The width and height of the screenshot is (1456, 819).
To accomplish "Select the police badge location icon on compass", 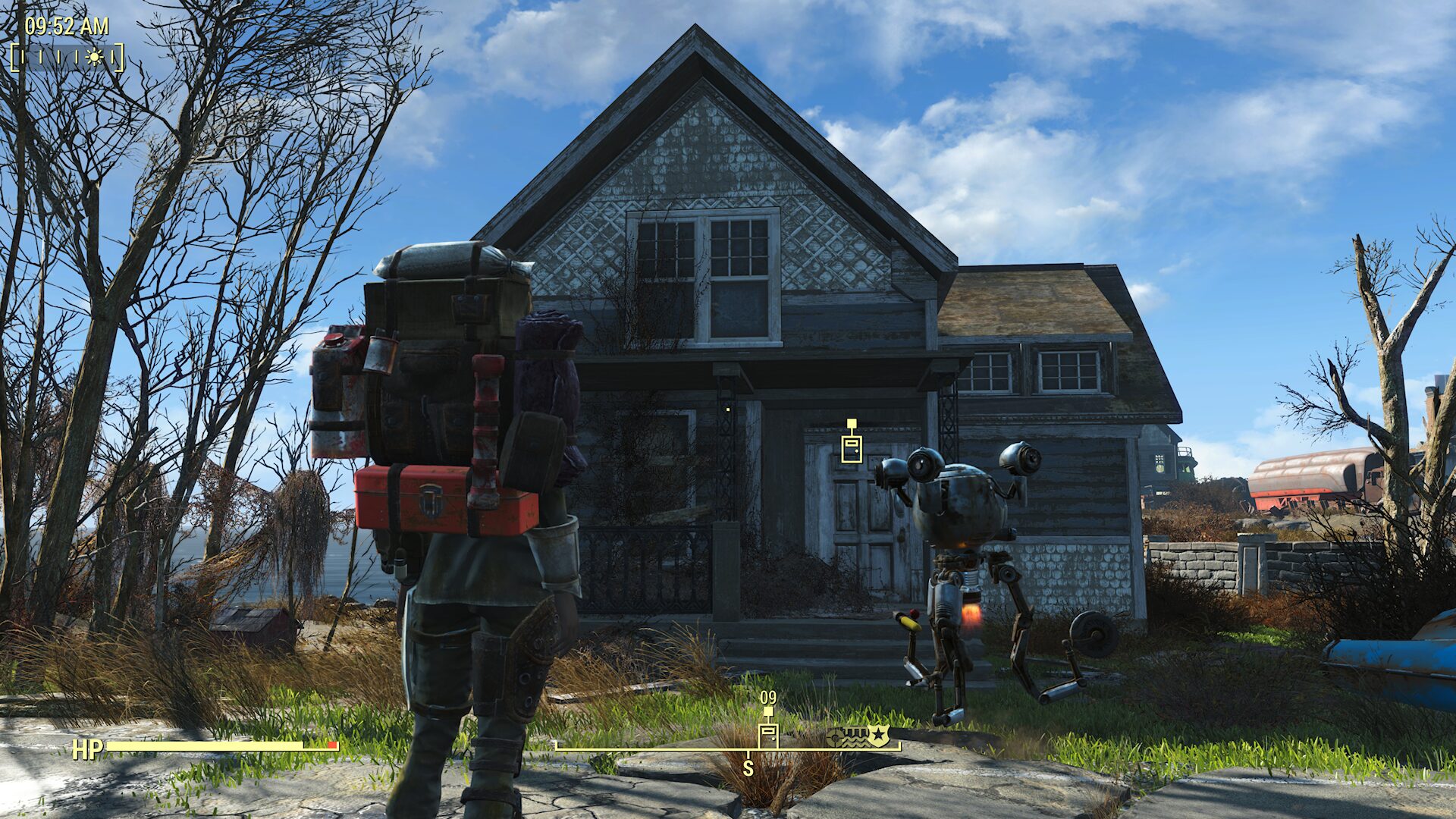I will (879, 735).
